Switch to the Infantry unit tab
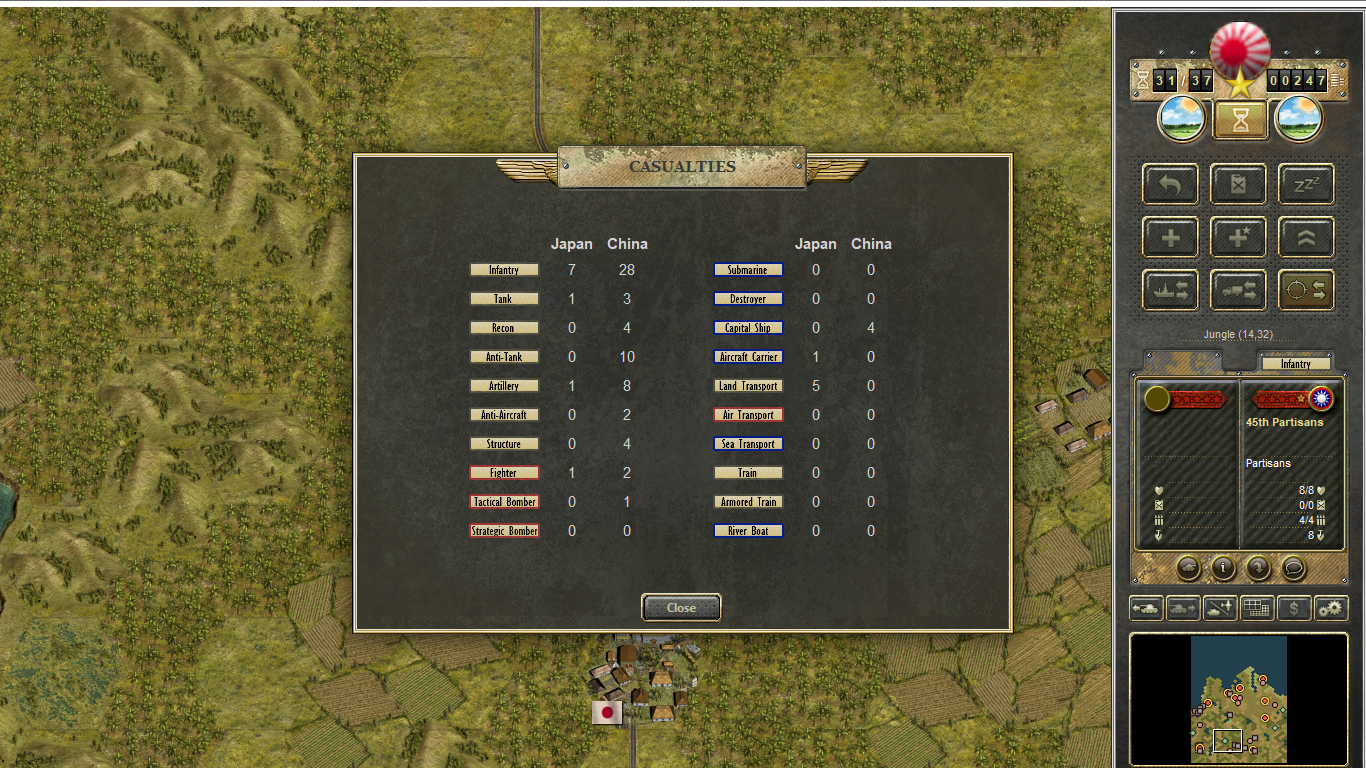1366x768 pixels. pyautogui.click(x=1295, y=364)
